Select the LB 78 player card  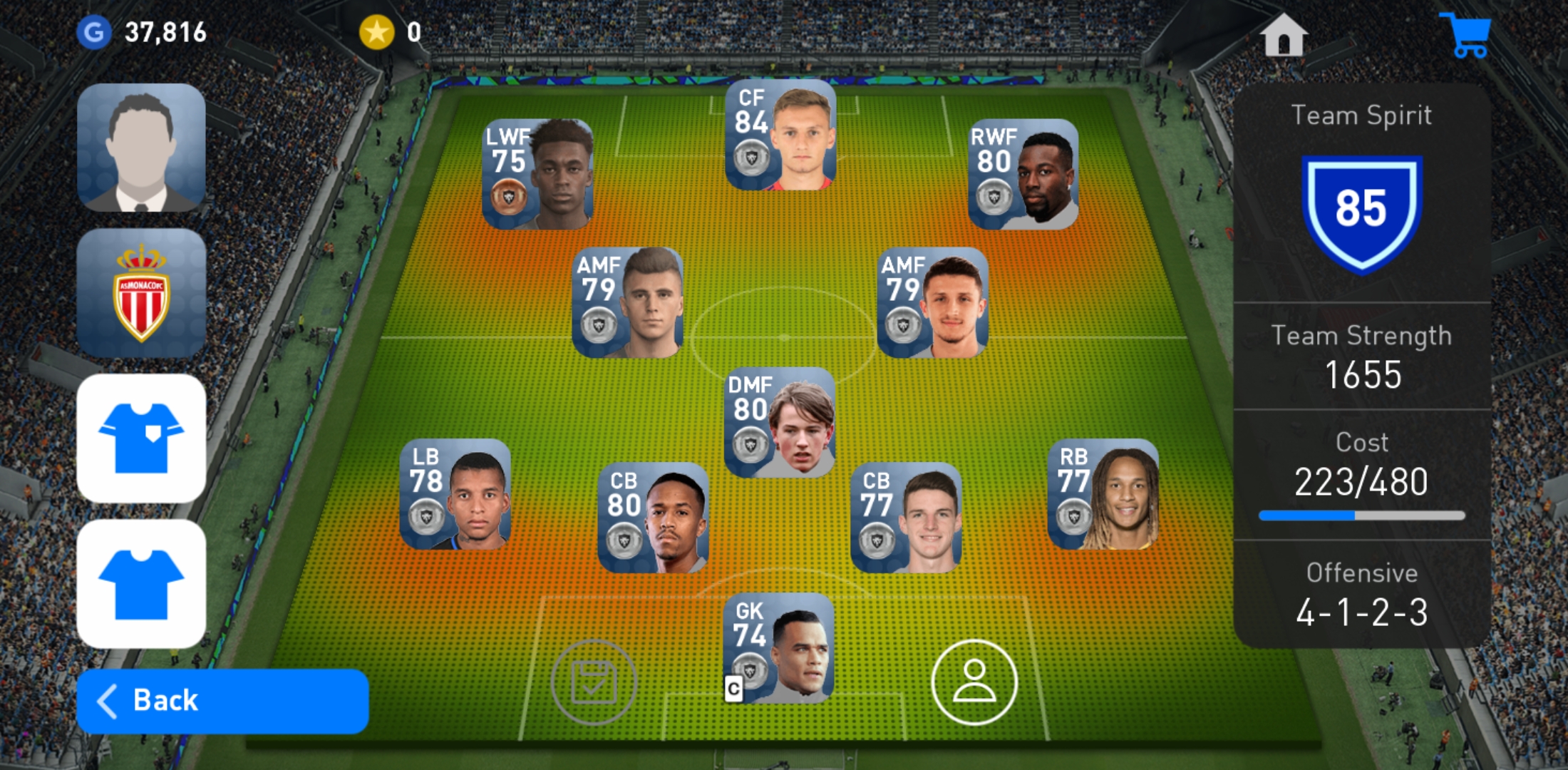pos(455,494)
